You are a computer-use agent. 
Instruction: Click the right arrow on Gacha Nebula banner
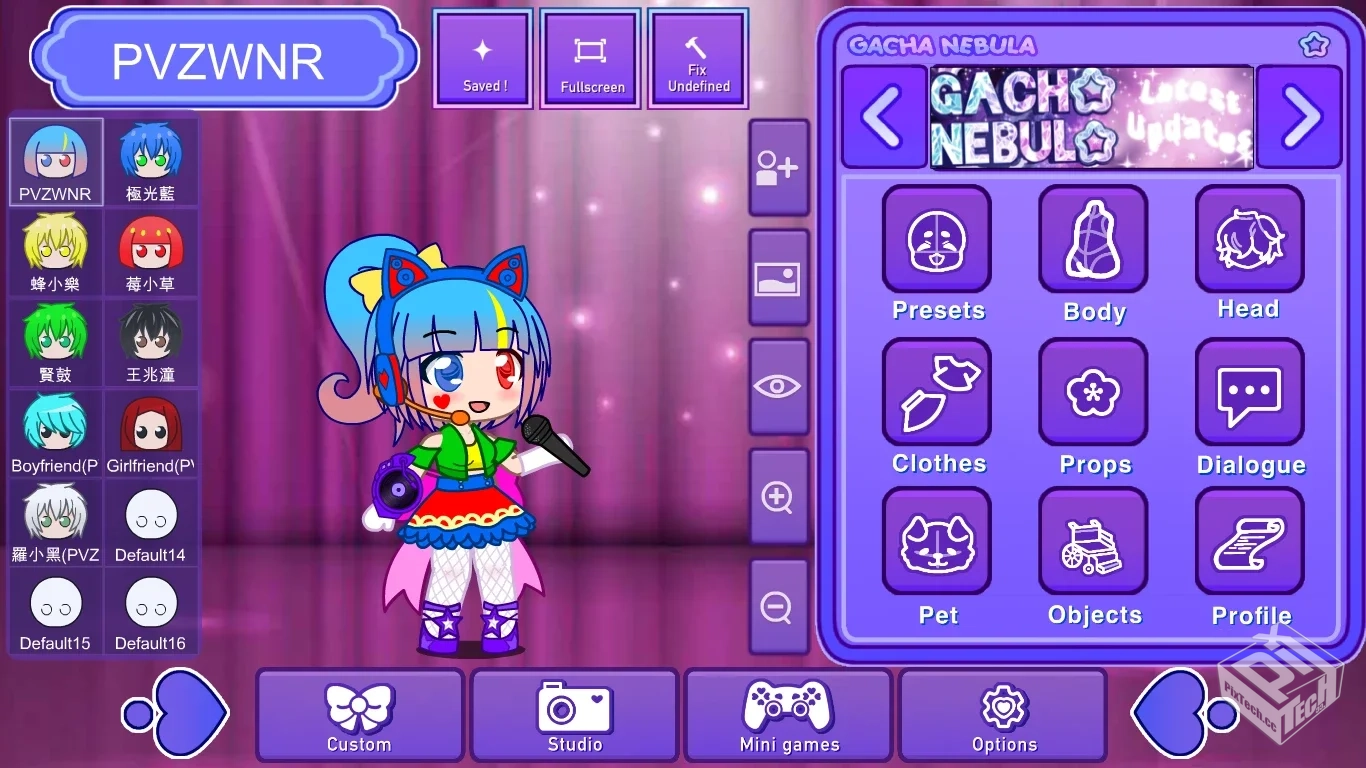(1299, 117)
